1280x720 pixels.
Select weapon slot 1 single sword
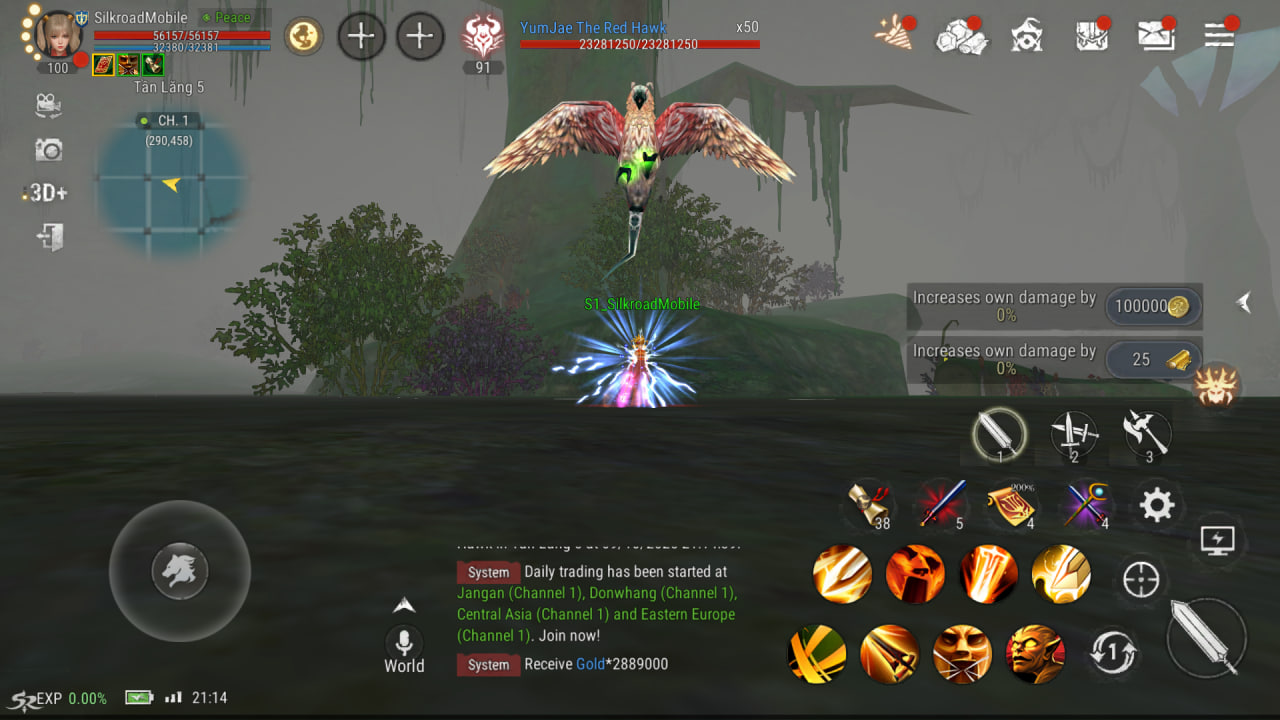[999, 435]
